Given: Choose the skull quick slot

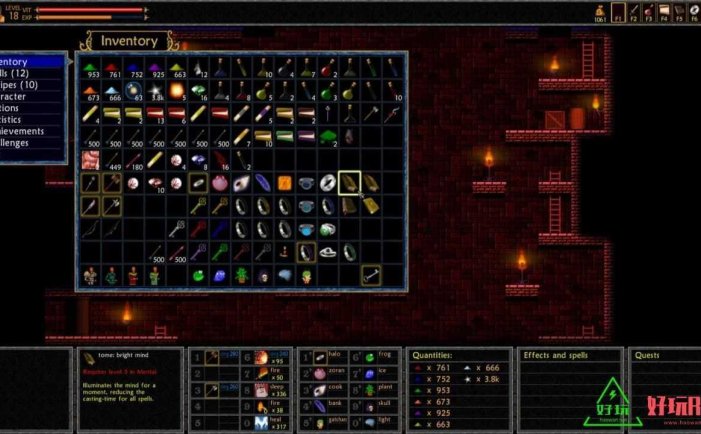Looking at the screenshot, I should click(x=370, y=408).
